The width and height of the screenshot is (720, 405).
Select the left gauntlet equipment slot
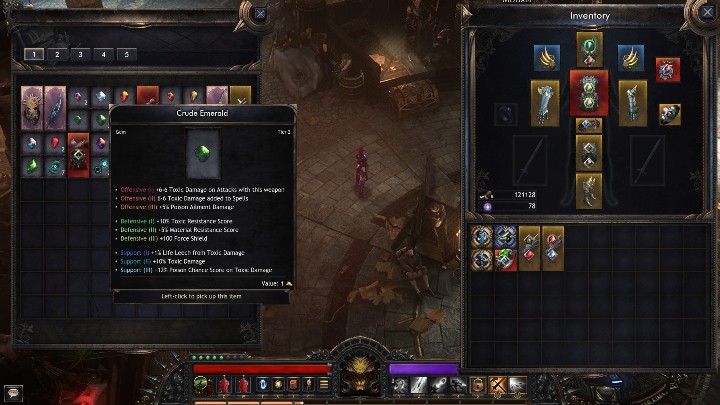[545, 101]
